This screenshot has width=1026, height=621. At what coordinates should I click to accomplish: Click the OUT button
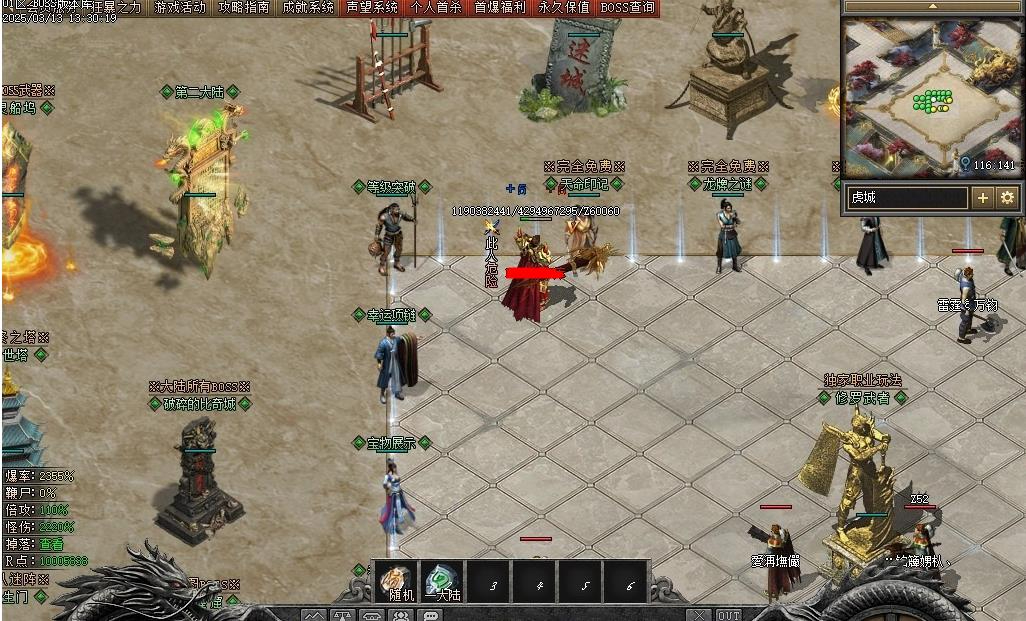[x=729, y=615]
